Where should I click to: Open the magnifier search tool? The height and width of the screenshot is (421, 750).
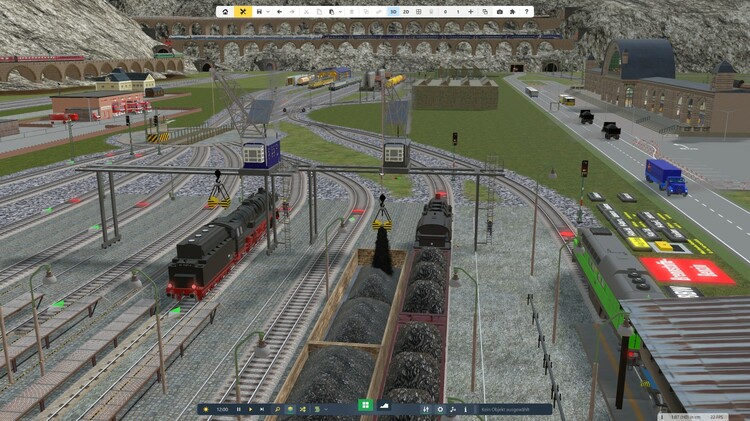tap(278, 409)
